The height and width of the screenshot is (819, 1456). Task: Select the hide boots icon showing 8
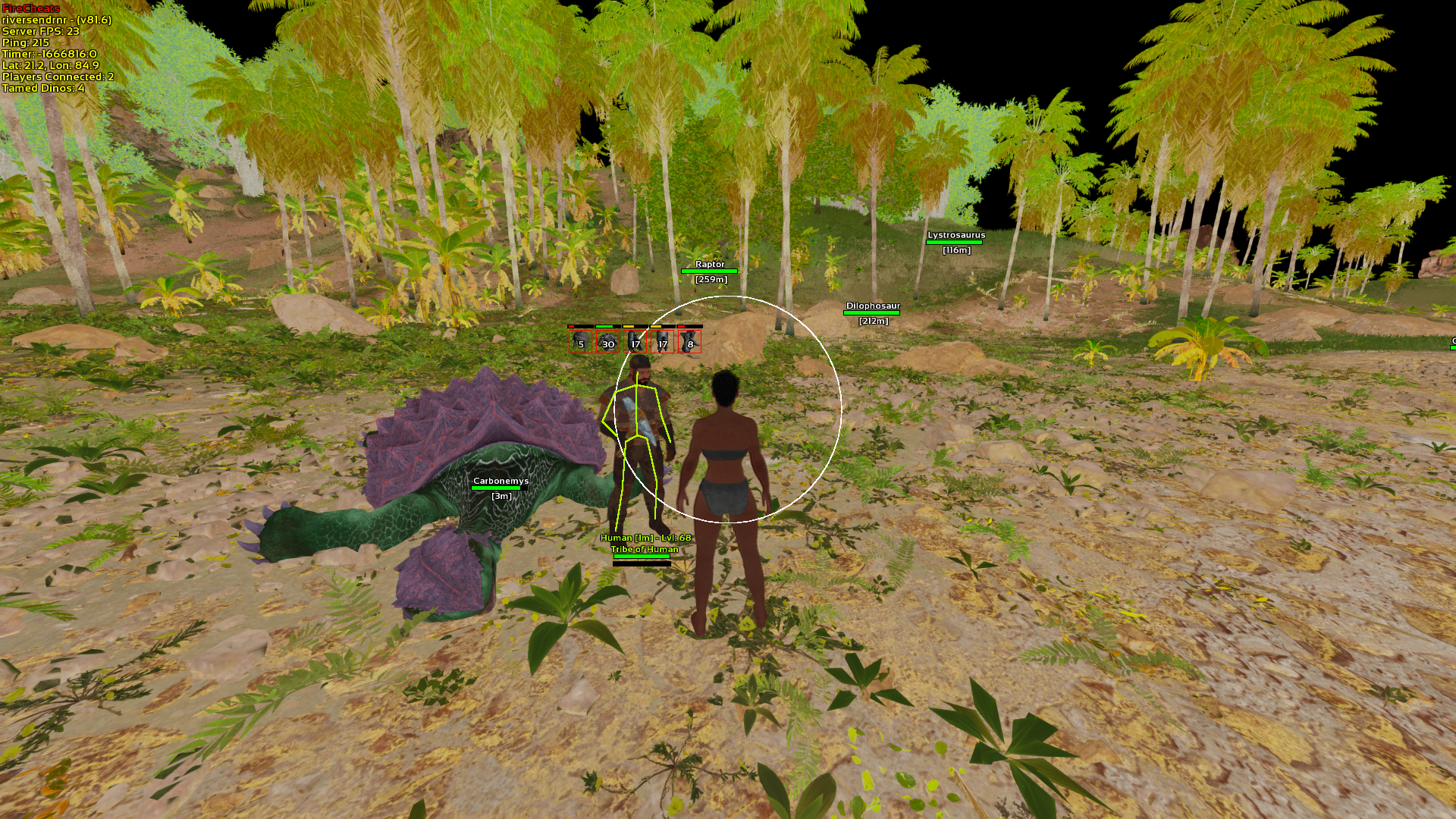[x=690, y=343]
